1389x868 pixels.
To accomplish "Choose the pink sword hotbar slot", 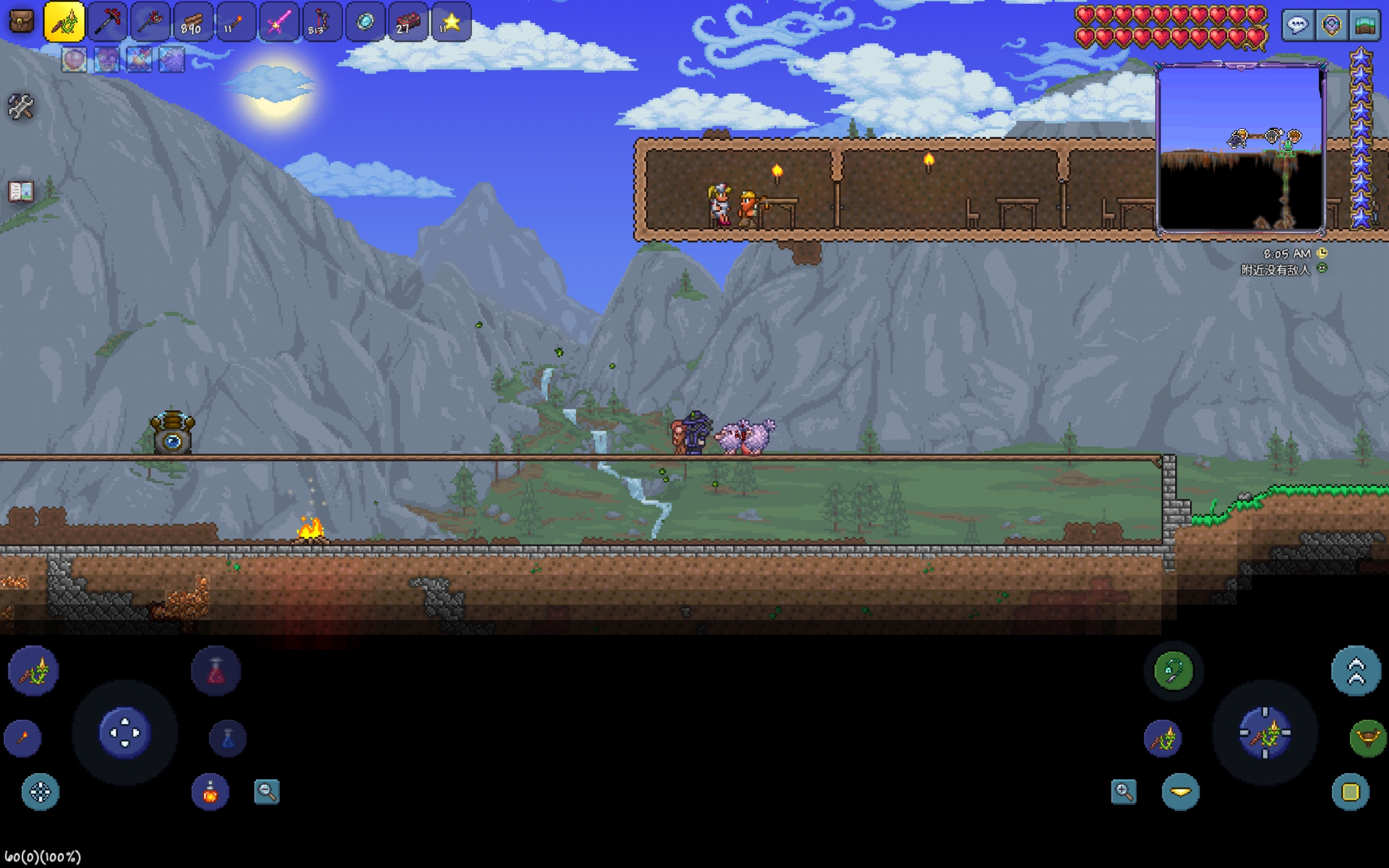I will tap(279, 22).
